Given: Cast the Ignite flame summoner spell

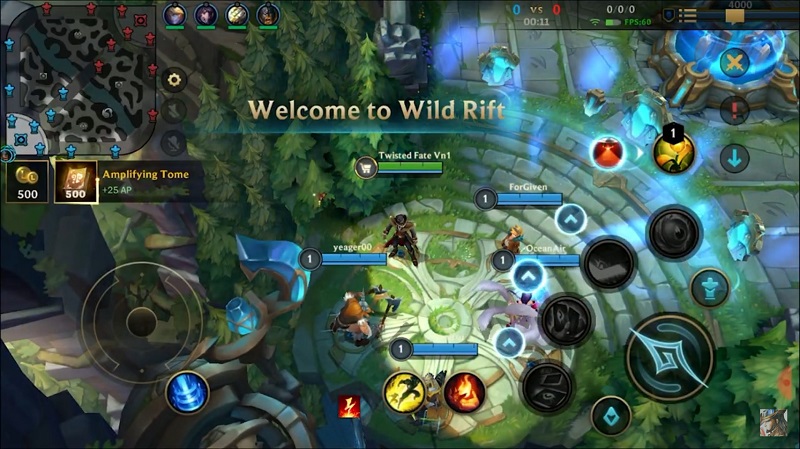Looking at the screenshot, I should coord(464,392).
